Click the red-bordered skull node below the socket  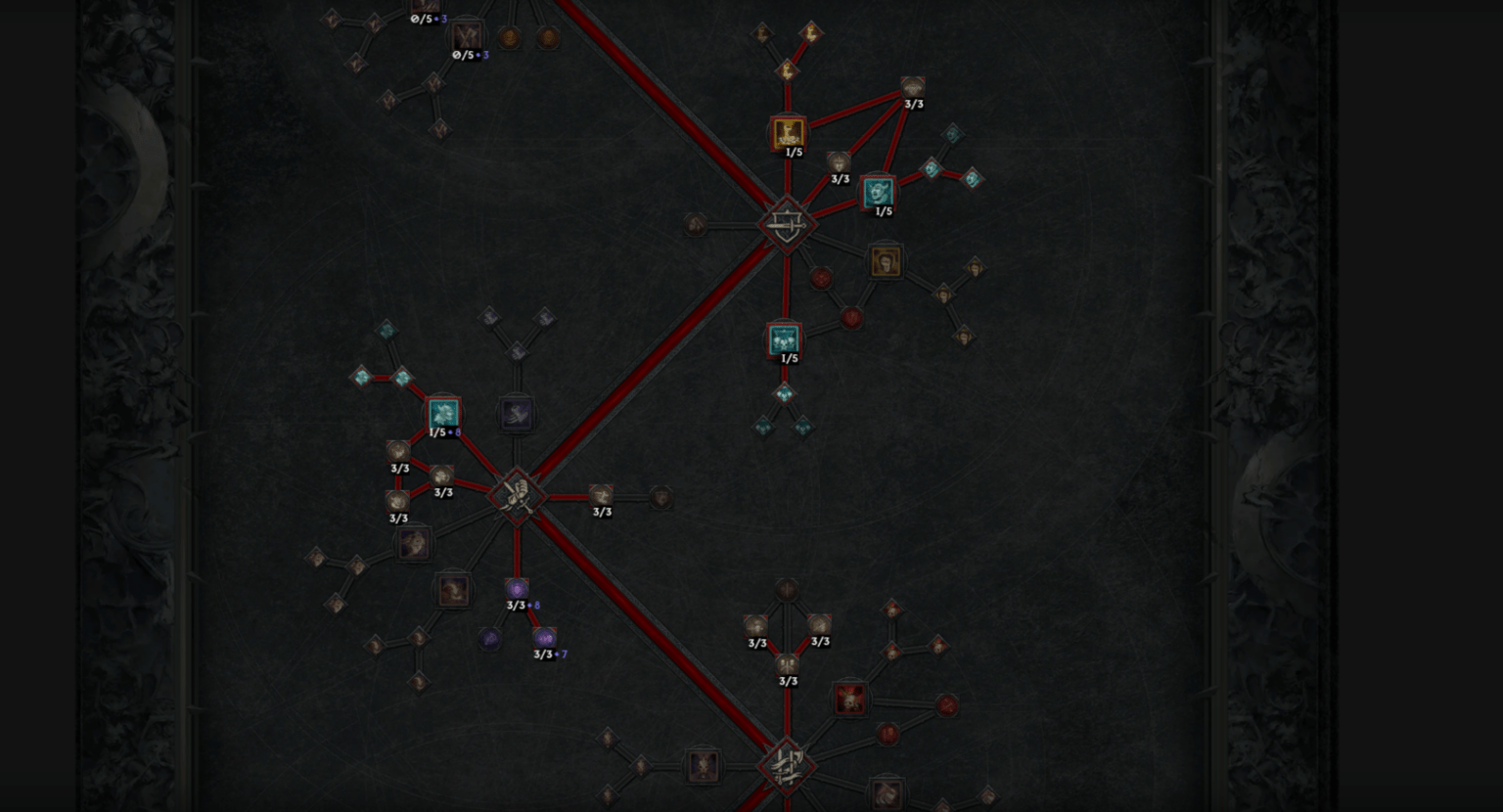(x=783, y=340)
